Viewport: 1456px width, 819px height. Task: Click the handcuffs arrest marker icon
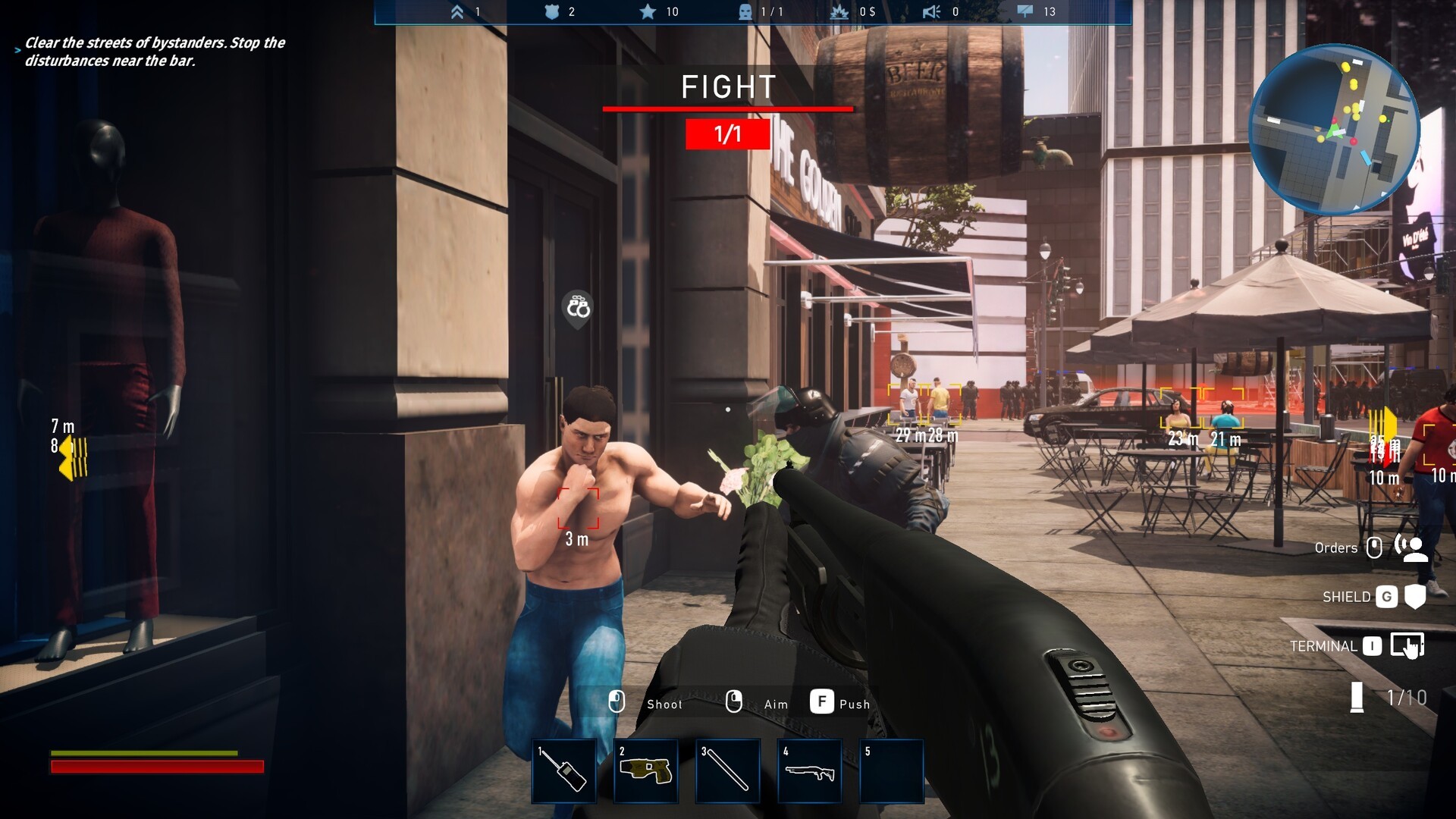(577, 308)
